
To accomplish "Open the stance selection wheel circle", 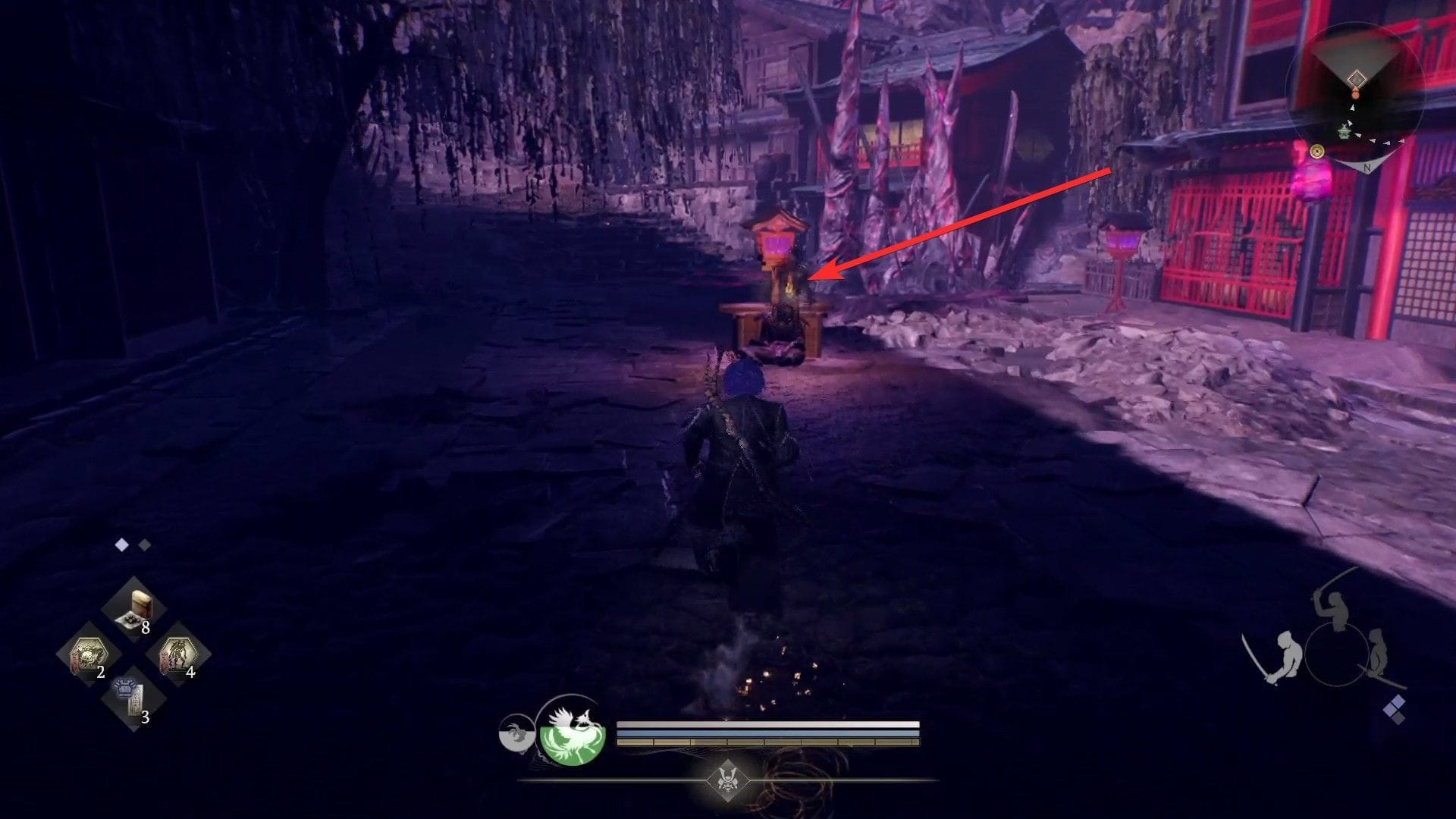I will (x=1336, y=653).
